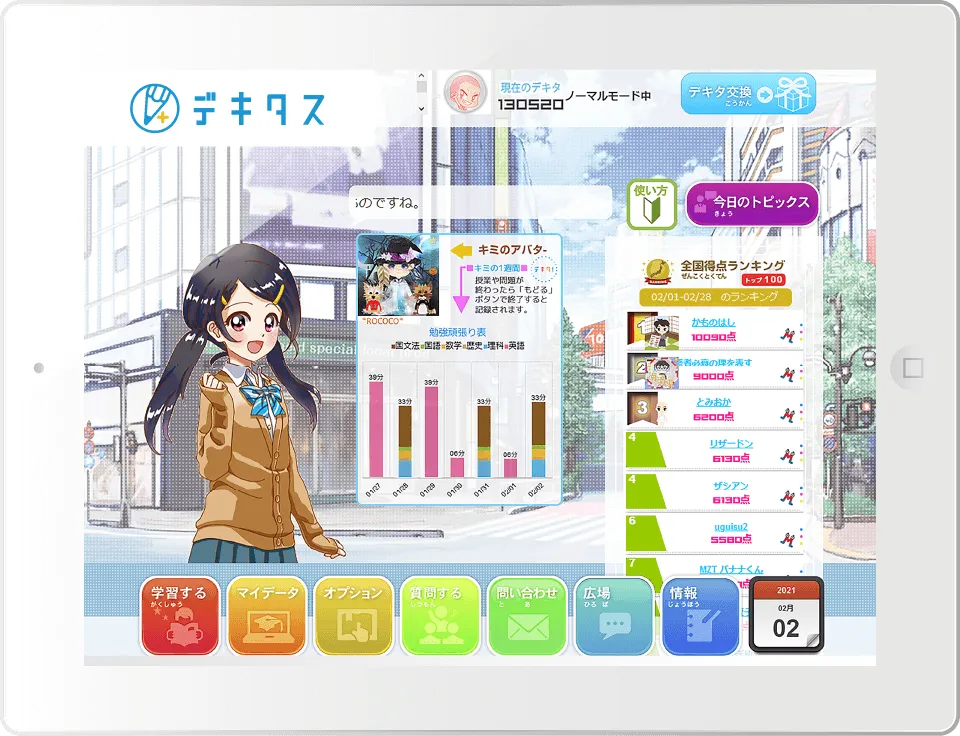Click the round face avatar icon
Image resolution: width=960 pixels, height=736 pixels.
[x=463, y=93]
